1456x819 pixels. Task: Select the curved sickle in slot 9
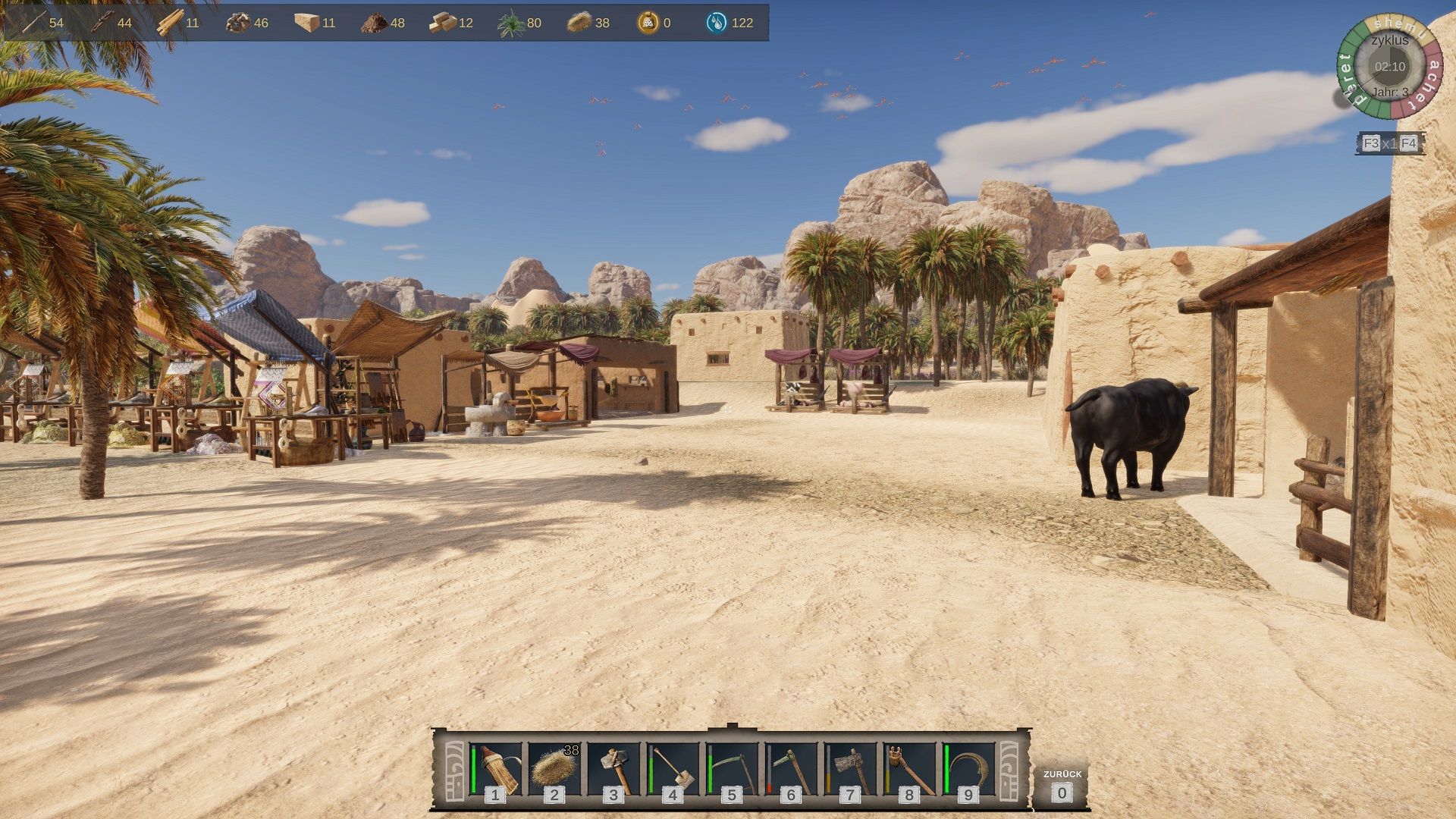968,770
